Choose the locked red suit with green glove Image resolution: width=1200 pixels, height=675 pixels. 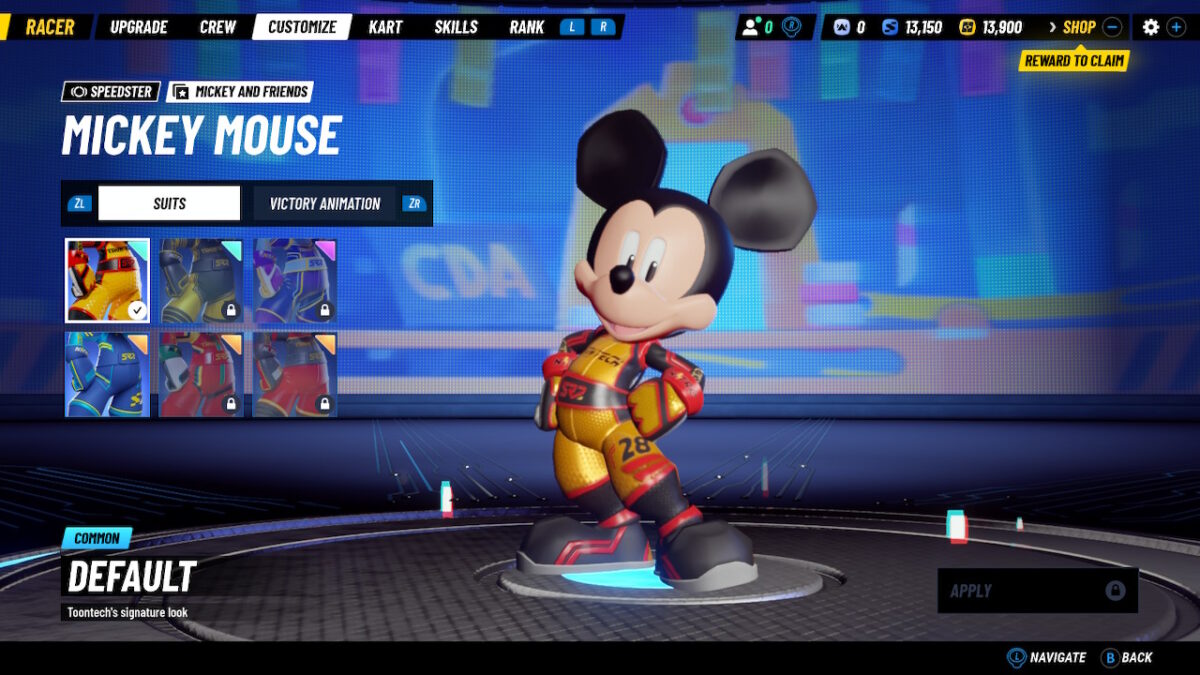click(x=201, y=374)
